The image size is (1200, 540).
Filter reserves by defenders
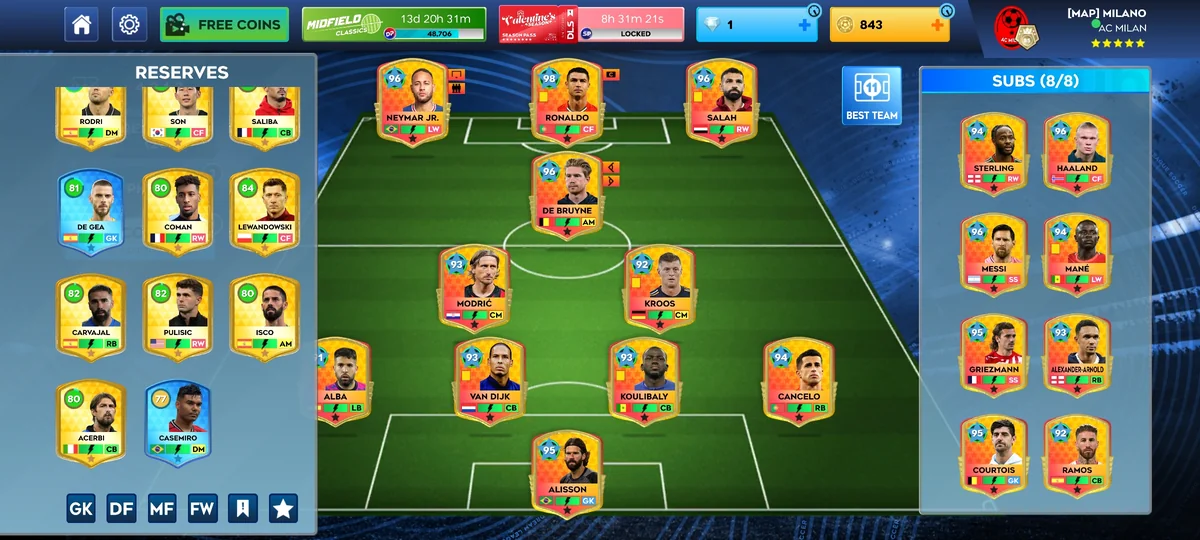(121, 508)
